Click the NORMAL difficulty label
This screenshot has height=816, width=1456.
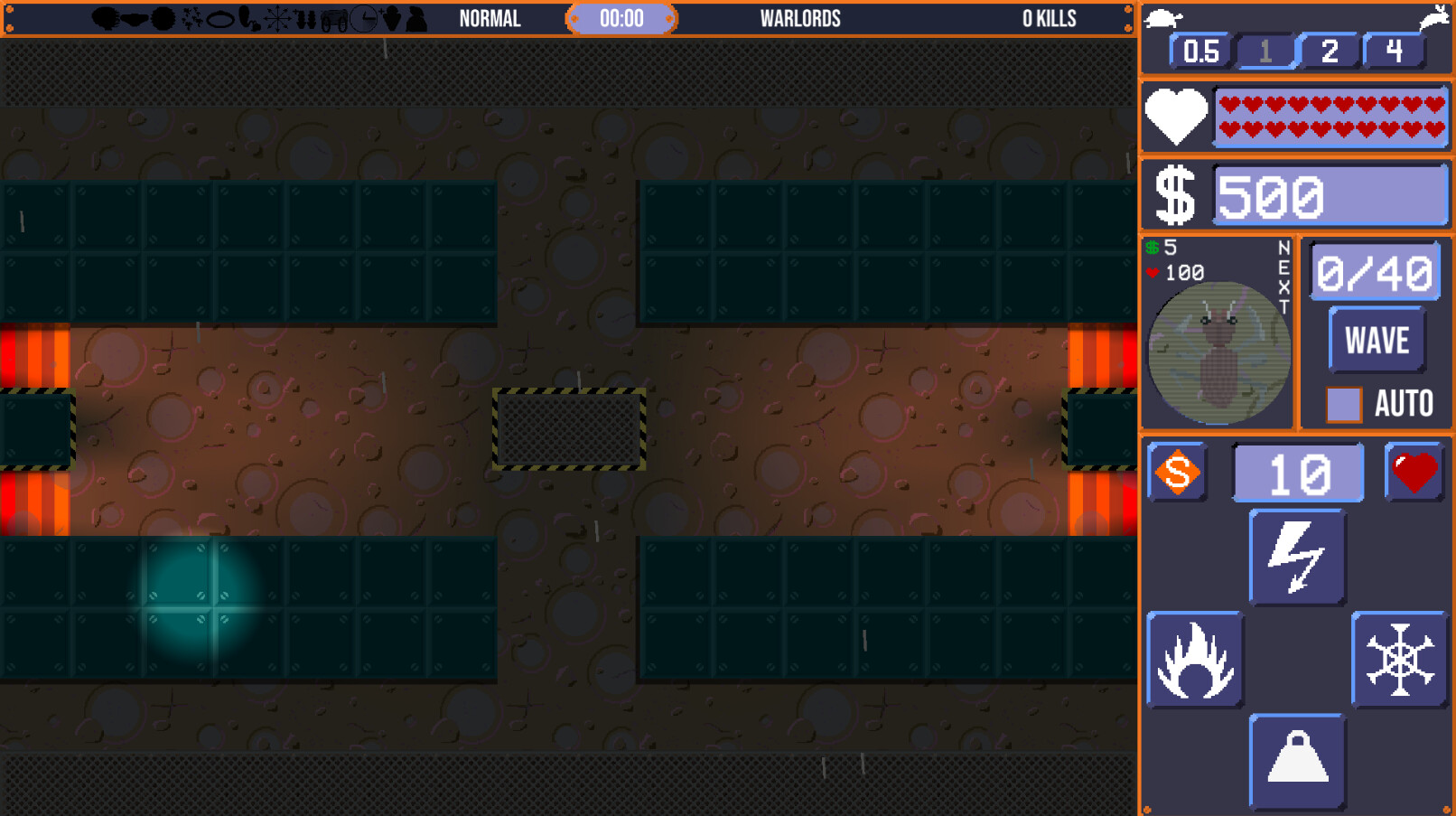pos(490,16)
